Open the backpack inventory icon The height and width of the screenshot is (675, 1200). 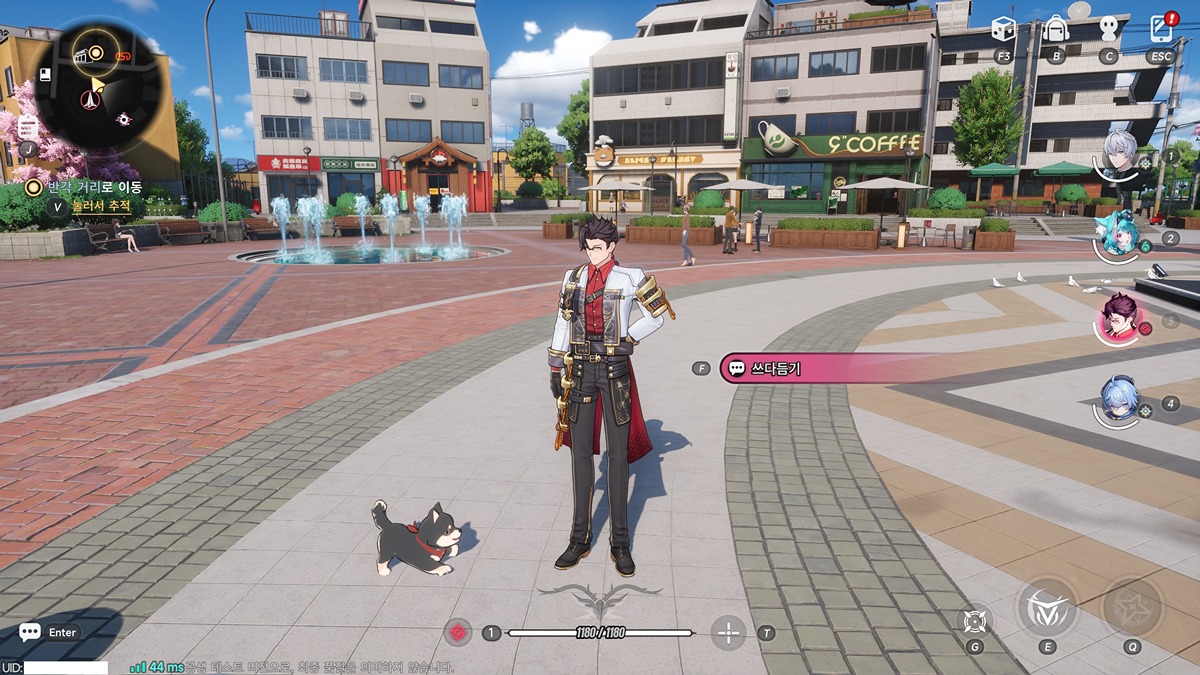(x=1055, y=30)
